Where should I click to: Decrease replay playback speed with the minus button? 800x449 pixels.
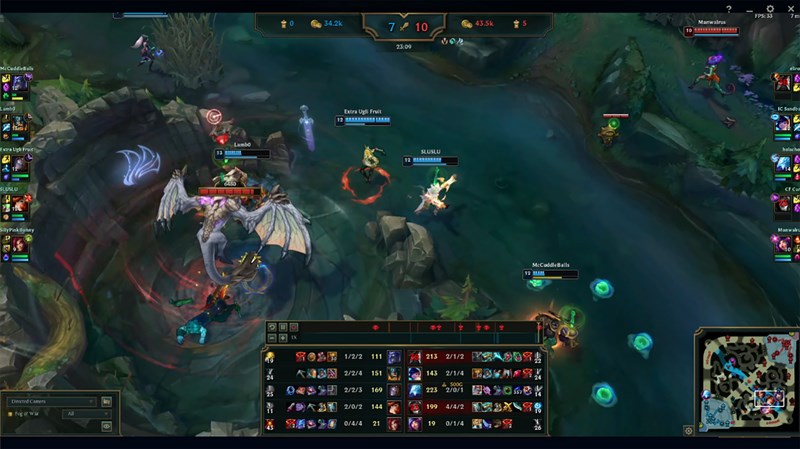271,338
